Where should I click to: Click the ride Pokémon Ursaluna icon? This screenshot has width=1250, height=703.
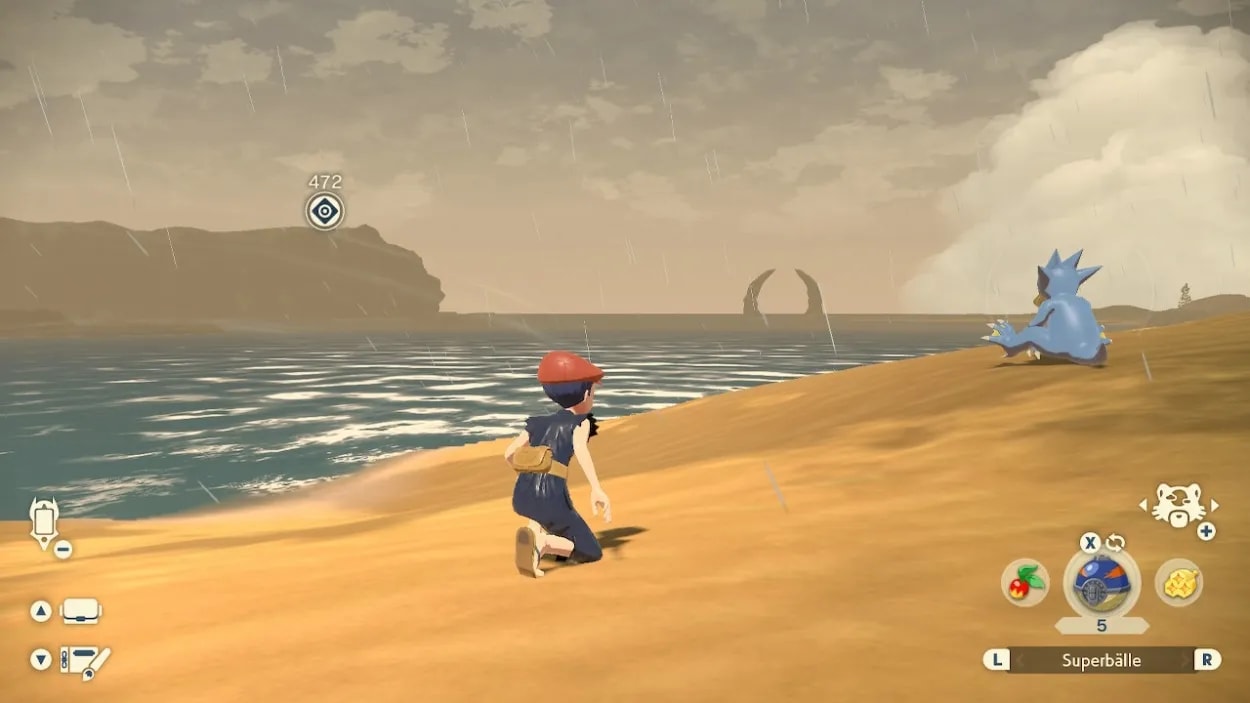1178,505
